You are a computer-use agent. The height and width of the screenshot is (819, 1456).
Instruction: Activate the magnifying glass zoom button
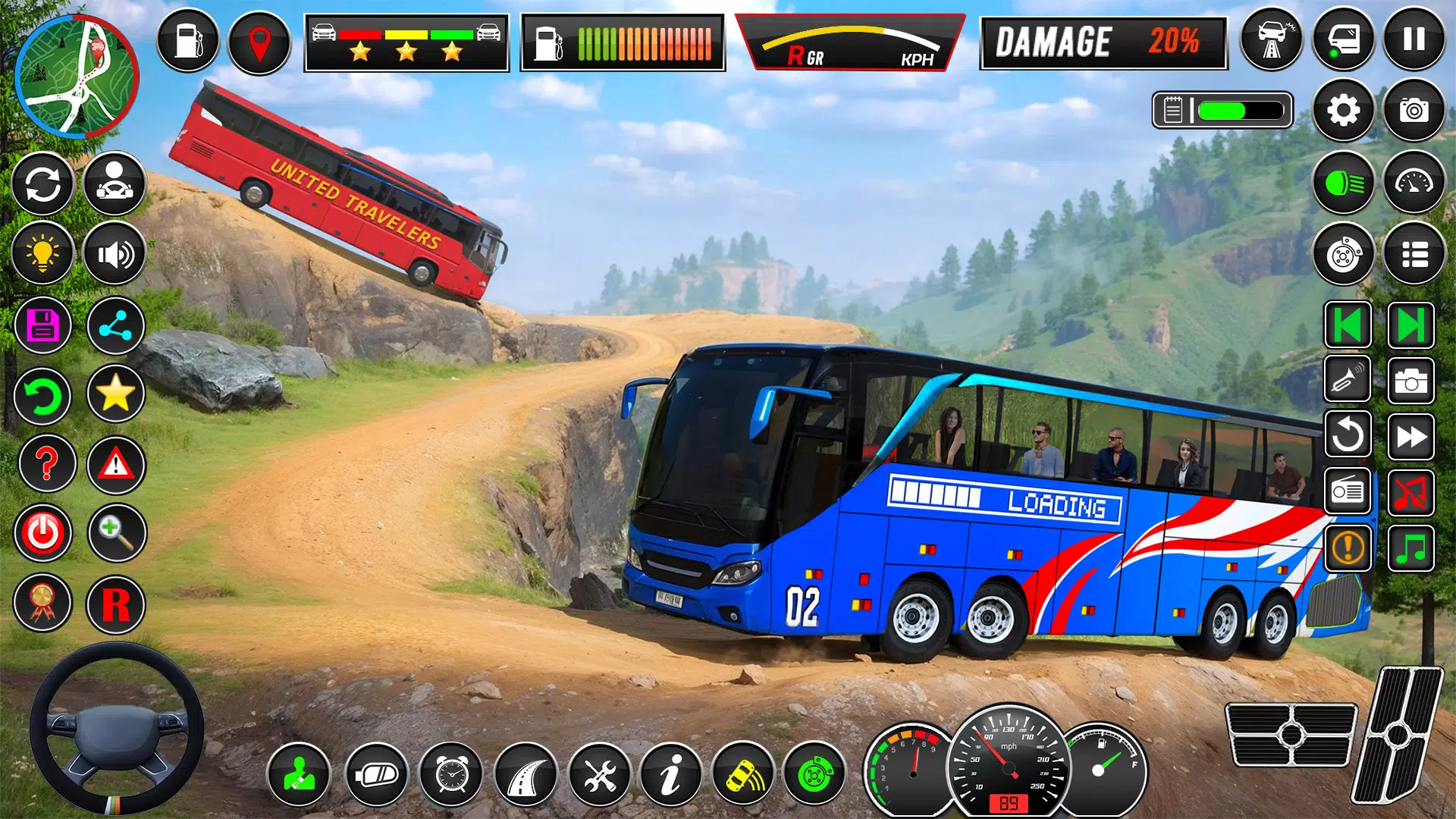(116, 533)
